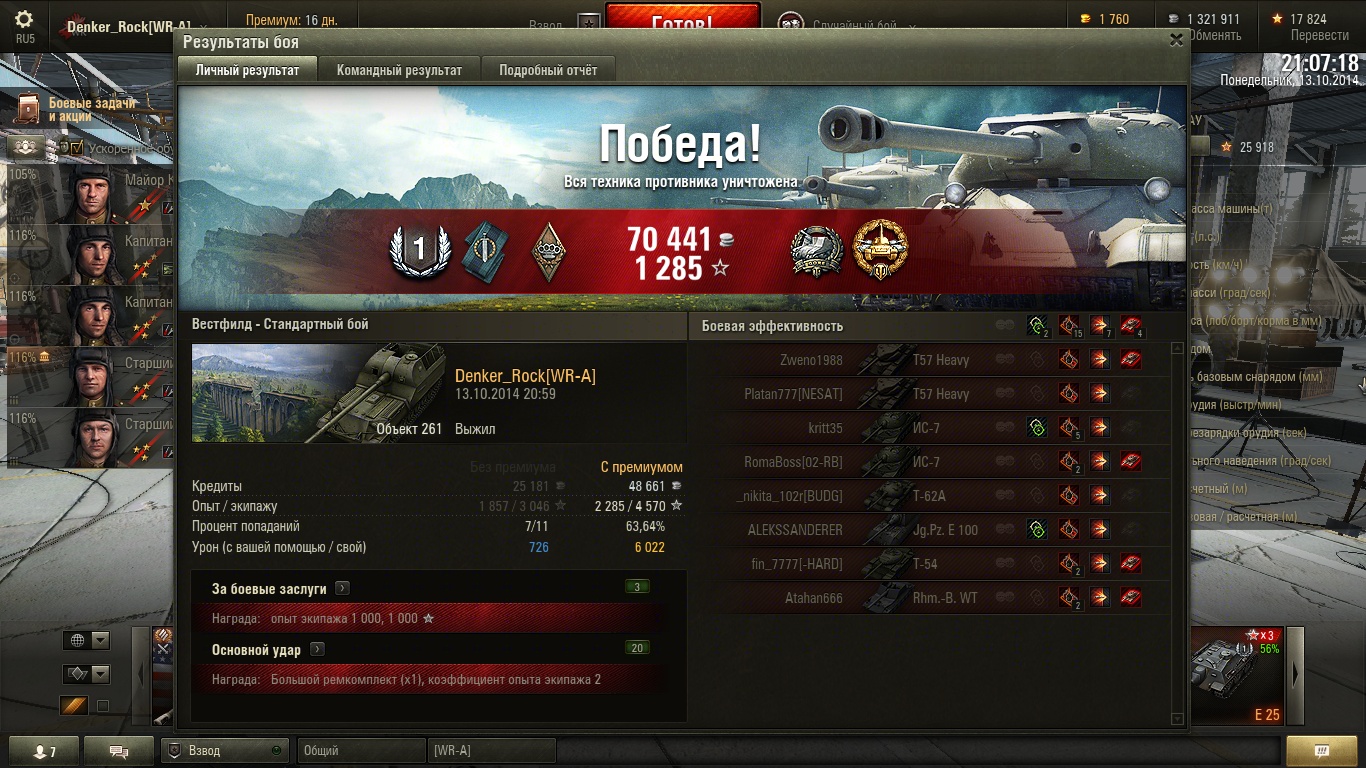Select the E 25 tank in carousel
Image resolution: width=1366 pixels, height=768 pixels.
click(1237, 674)
